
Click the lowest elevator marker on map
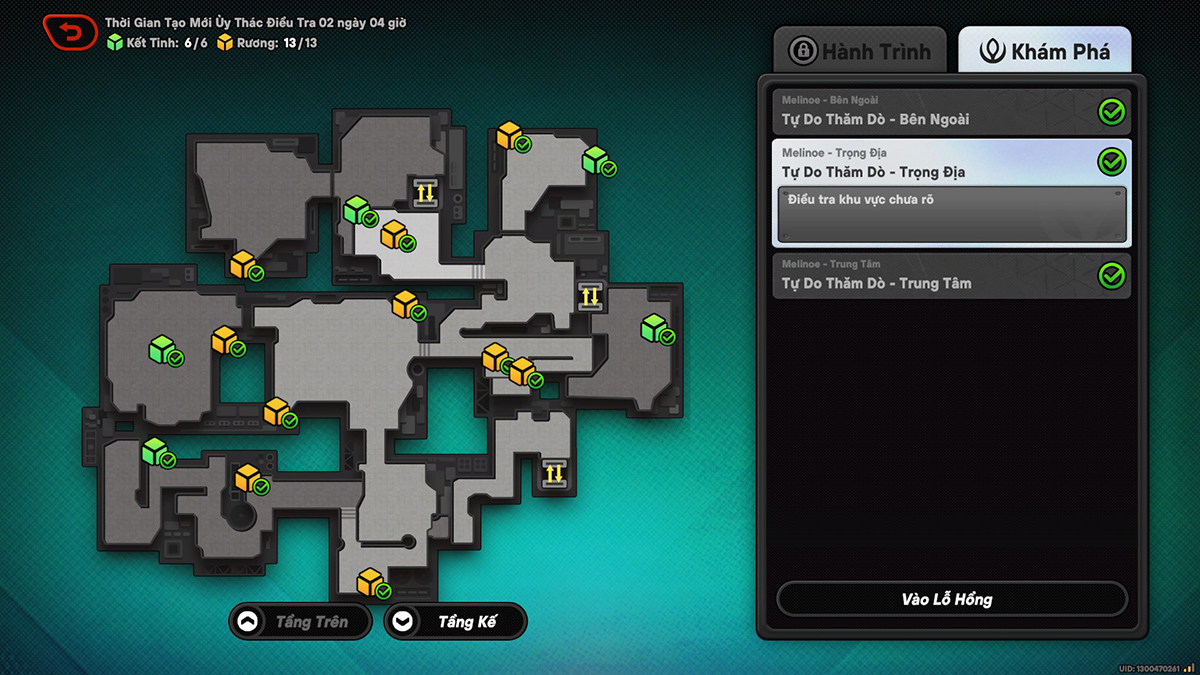click(x=554, y=473)
